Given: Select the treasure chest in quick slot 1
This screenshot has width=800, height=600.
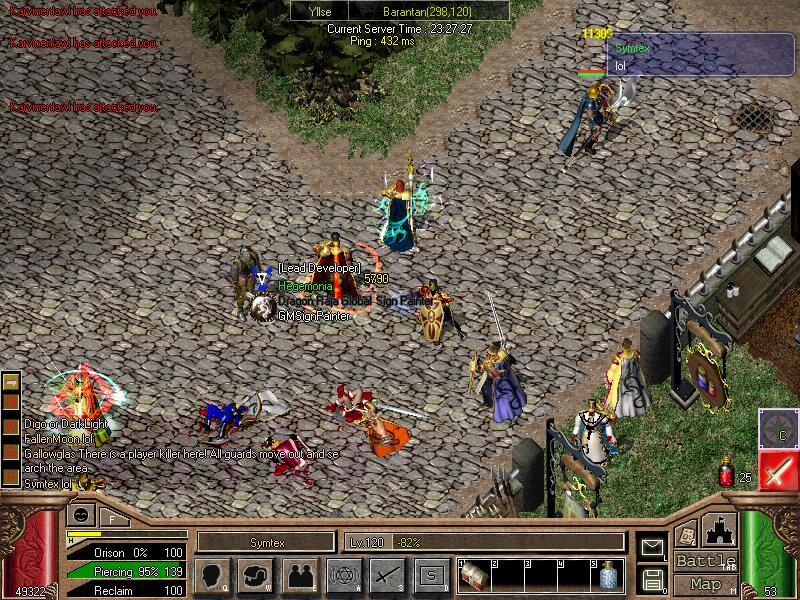Looking at the screenshot, I should (474, 575).
